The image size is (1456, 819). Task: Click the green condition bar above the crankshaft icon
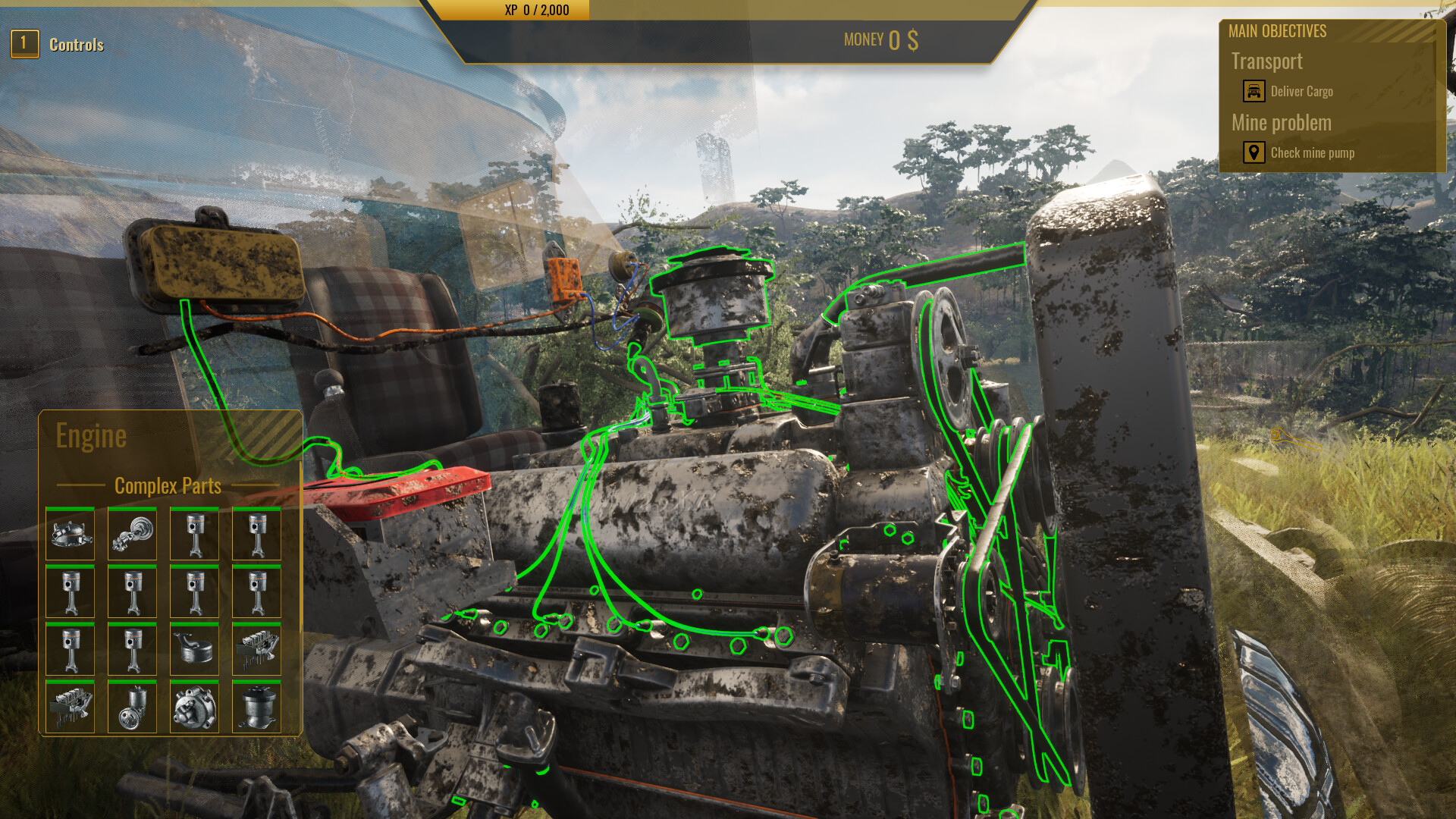[132, 508]
